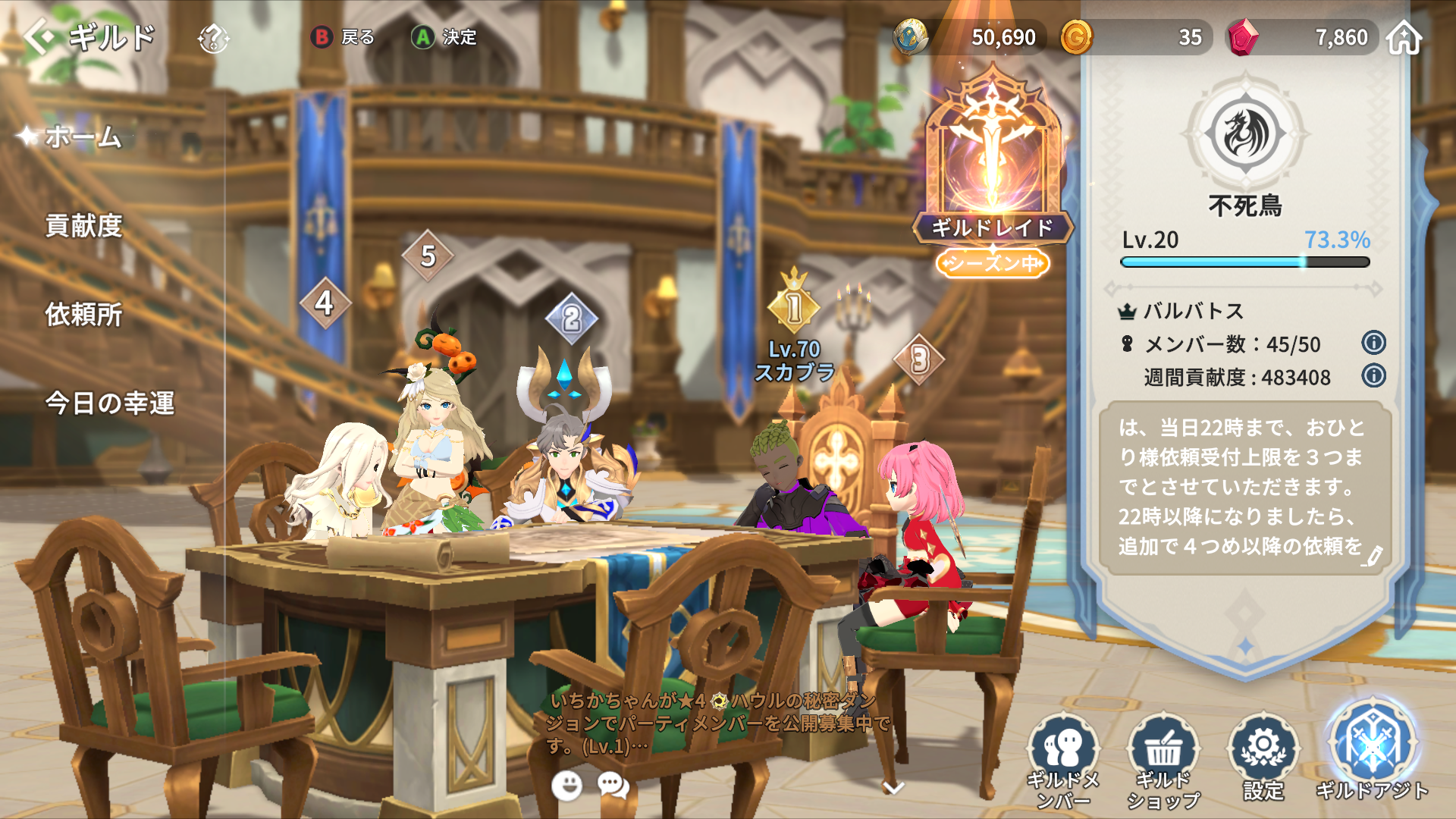Show info about member count
The width and height of the screenshot is (1456, 819).
pyautogui.click(x=1373, y=343)
